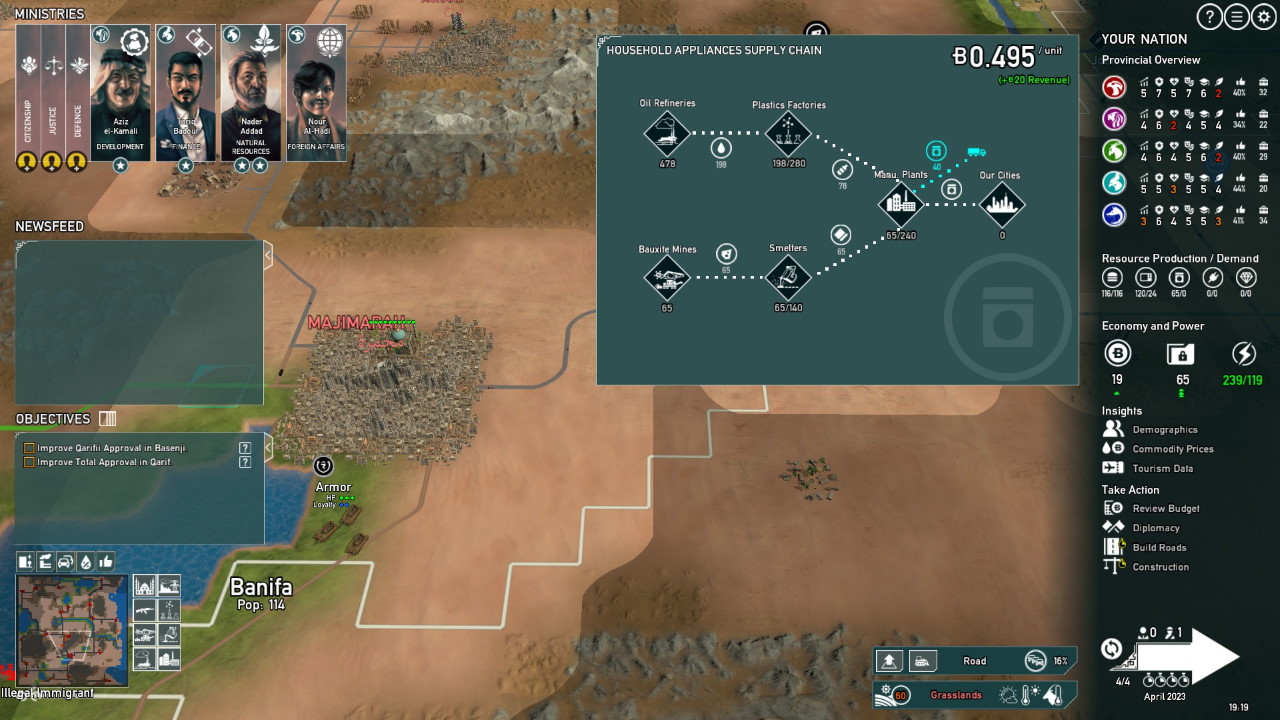Screen dimensions: 1280x720
Task: Open Review Budget action
Action: (1165, 508)
